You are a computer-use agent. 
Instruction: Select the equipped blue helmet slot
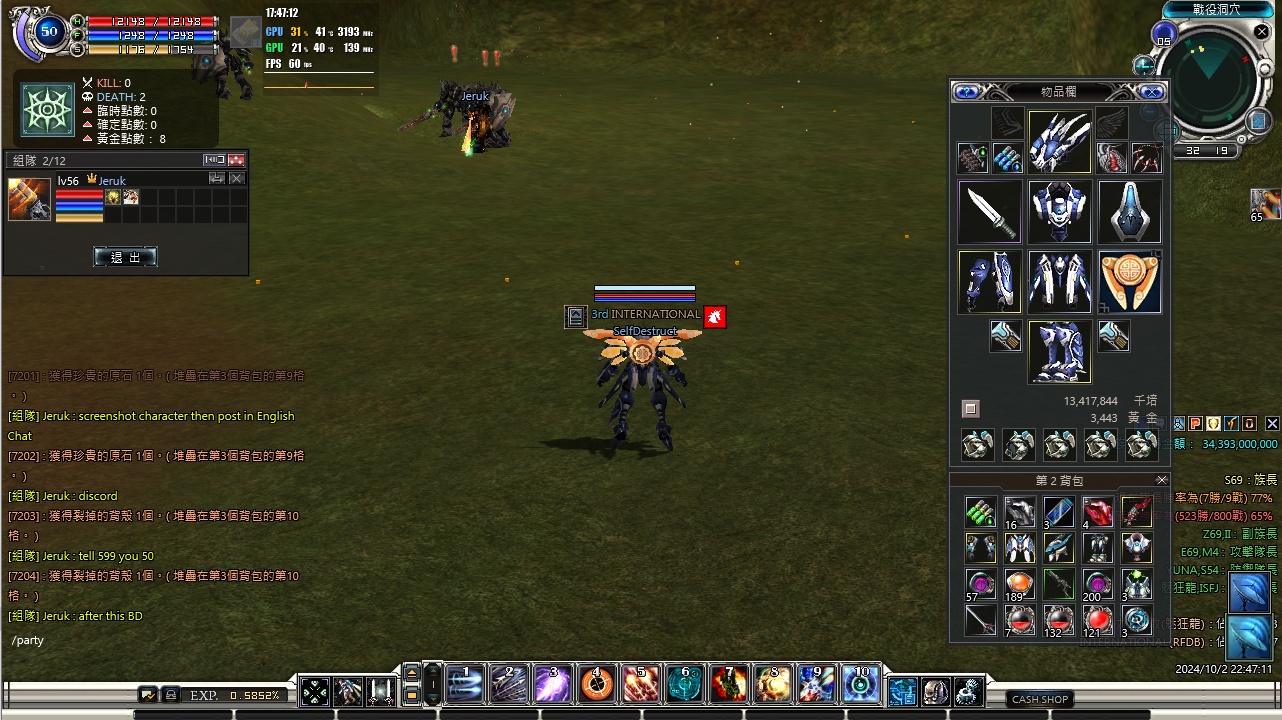[1060, 142]
